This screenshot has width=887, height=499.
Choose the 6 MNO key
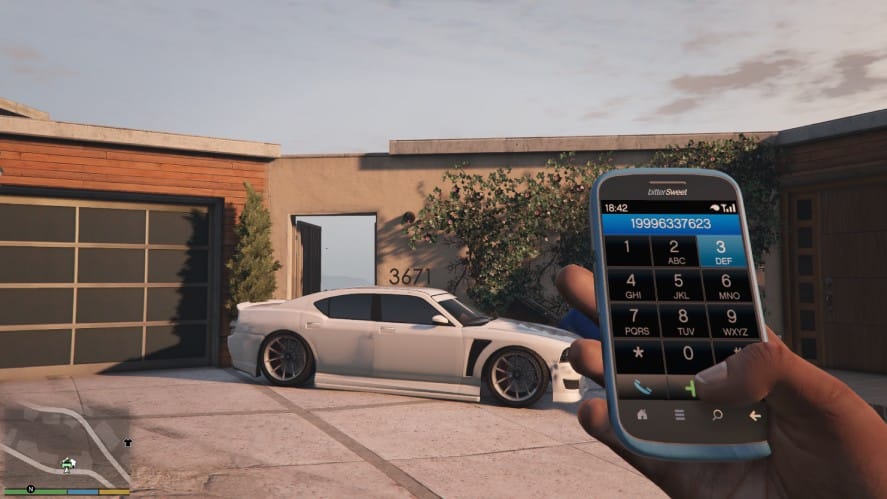click(x=728, y=285)
